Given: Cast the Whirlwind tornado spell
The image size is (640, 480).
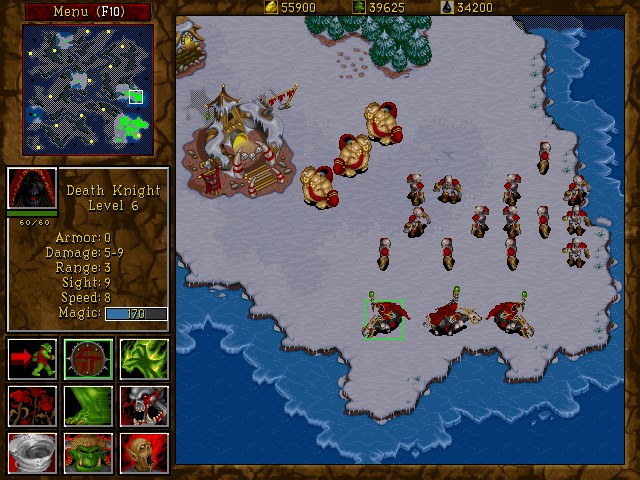Looking at the screenshot, I should point(31,453).
